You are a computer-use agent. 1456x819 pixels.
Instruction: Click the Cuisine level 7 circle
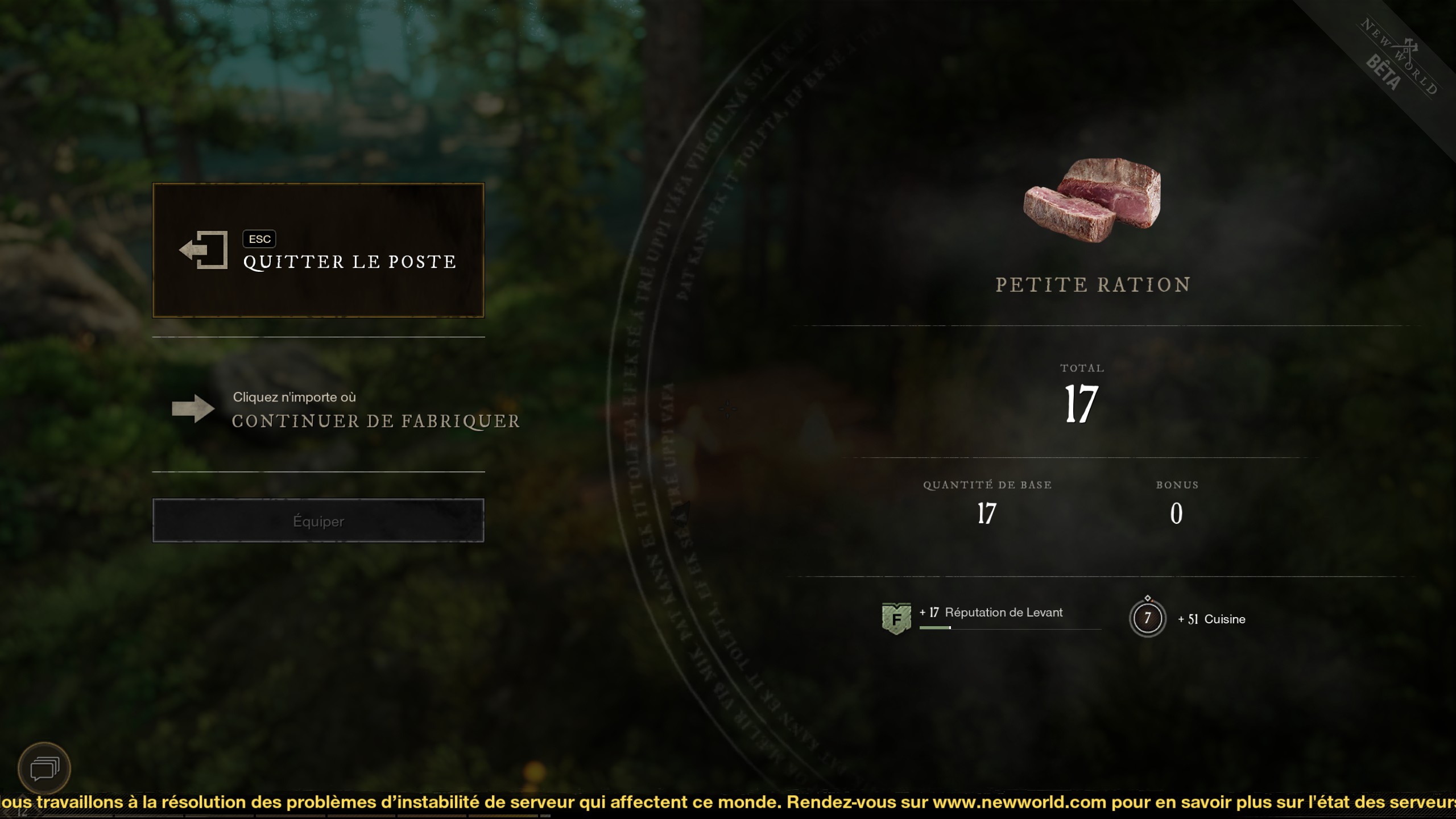(x=1147, y=618)
